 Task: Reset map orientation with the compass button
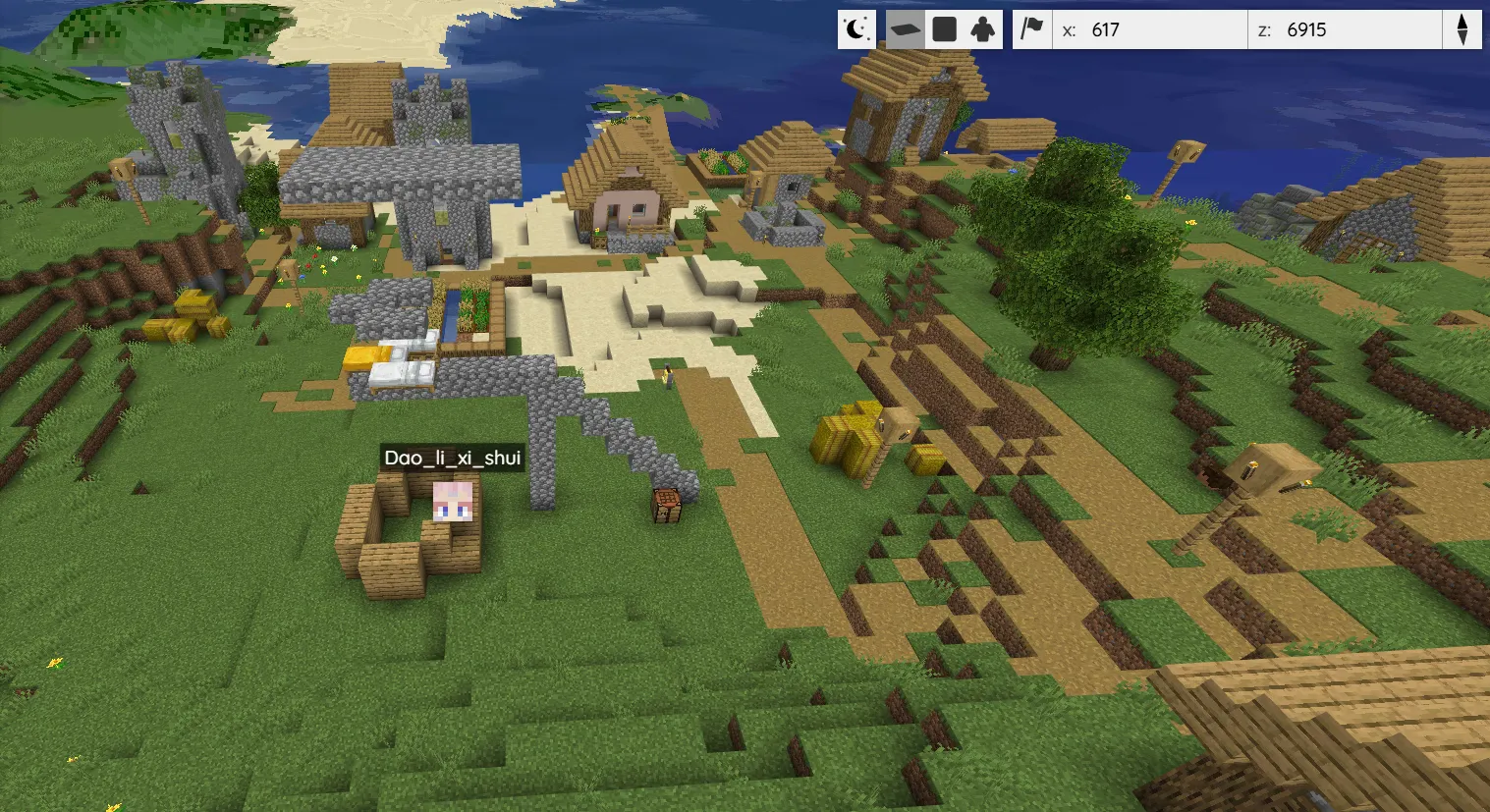(1462, 29)
